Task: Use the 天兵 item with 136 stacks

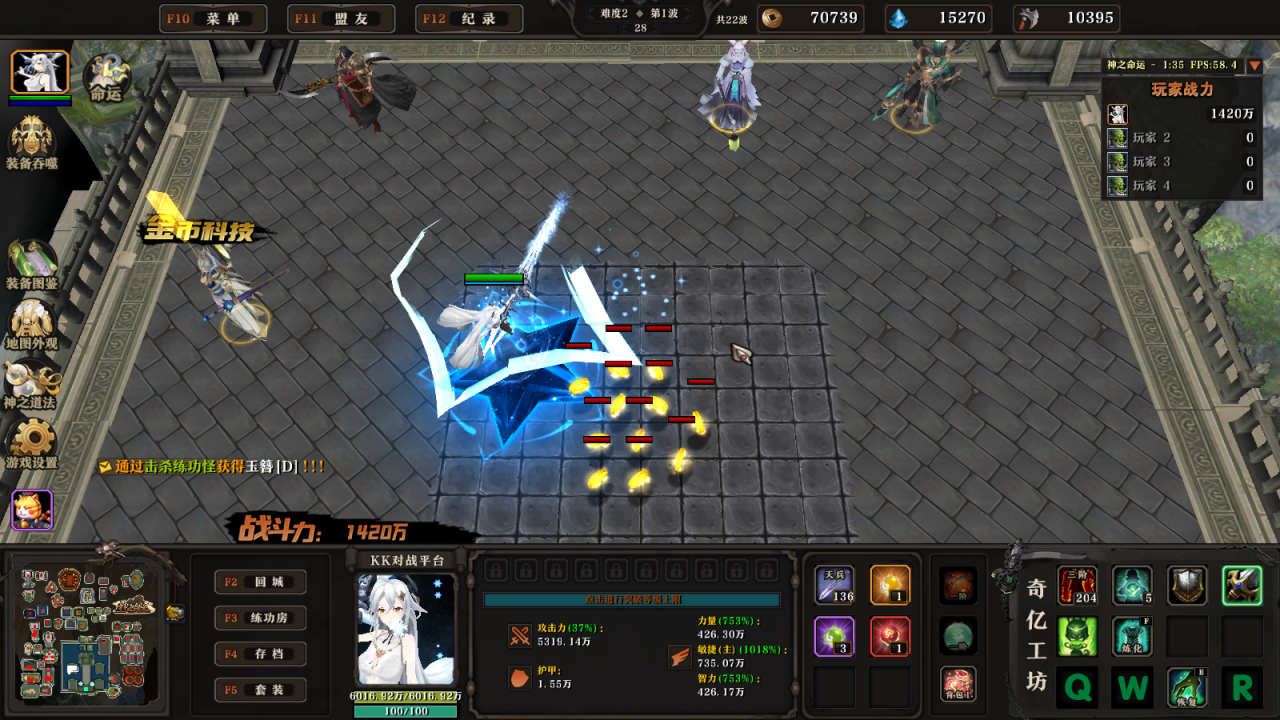Action: (834, 583)
